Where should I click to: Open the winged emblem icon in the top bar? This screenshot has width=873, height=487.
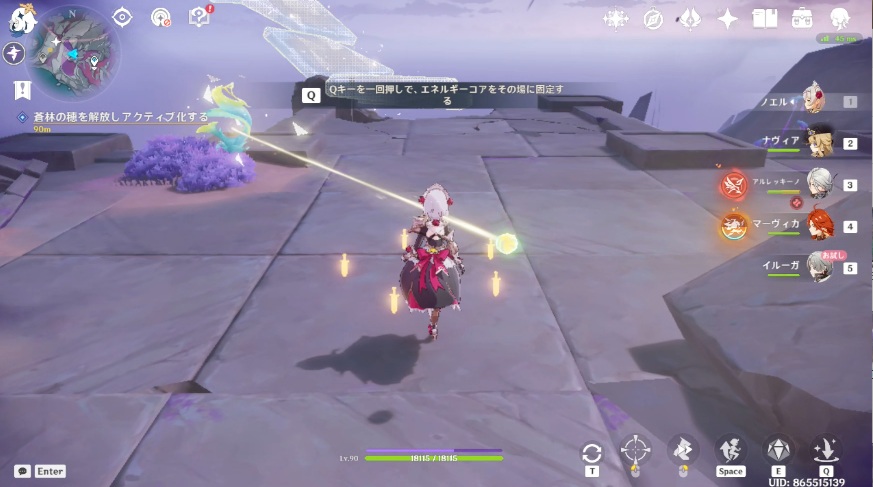(x=691, y=18)
